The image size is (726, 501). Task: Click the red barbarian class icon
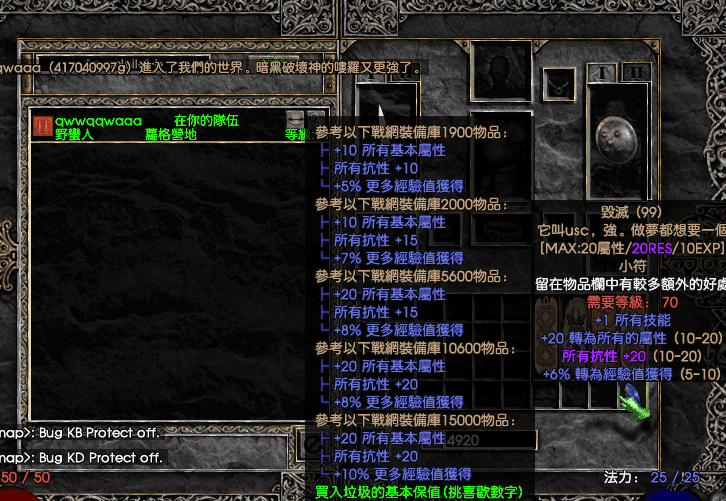(42, 126)
